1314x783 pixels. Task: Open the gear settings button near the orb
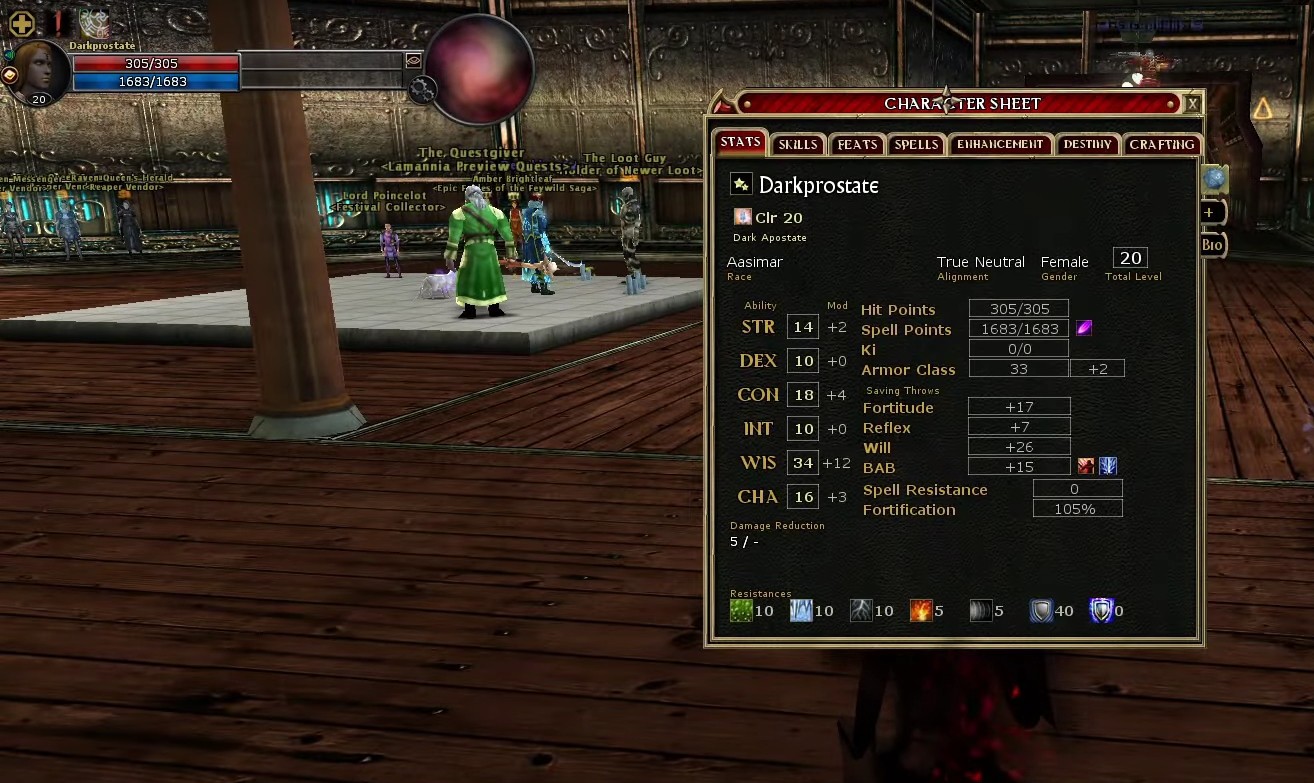coord(422,90)
